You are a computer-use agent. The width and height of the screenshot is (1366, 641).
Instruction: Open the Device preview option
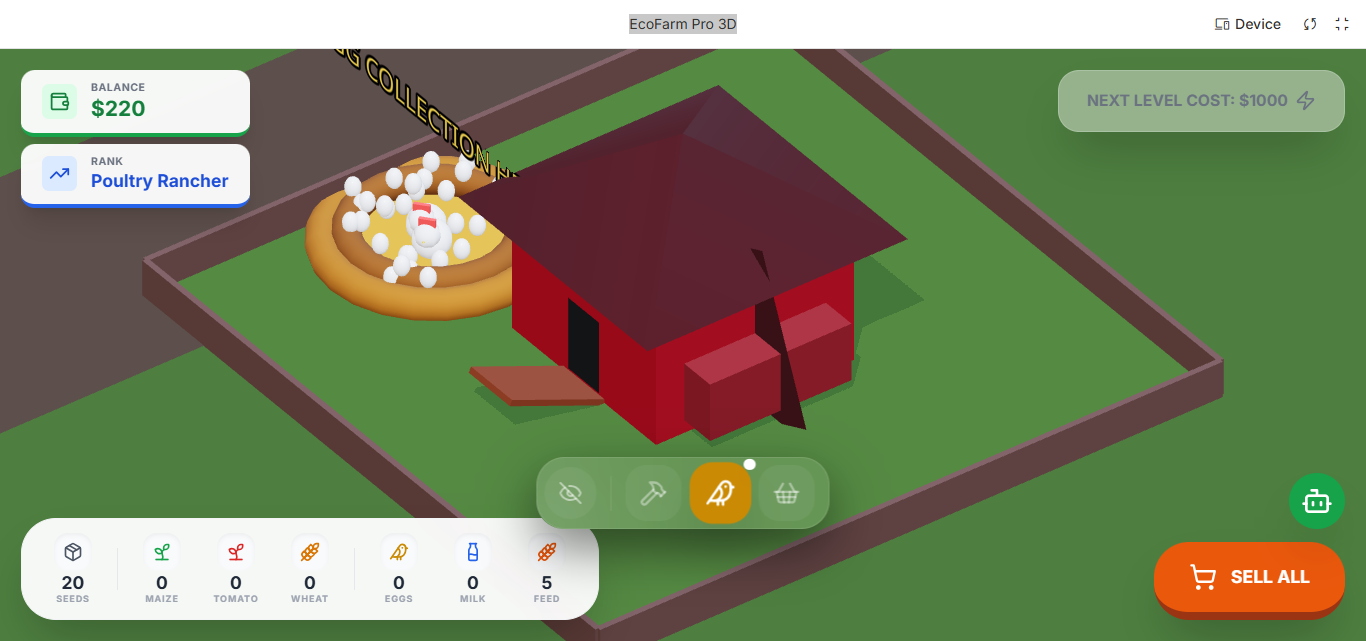click(x=1247, y=24)
